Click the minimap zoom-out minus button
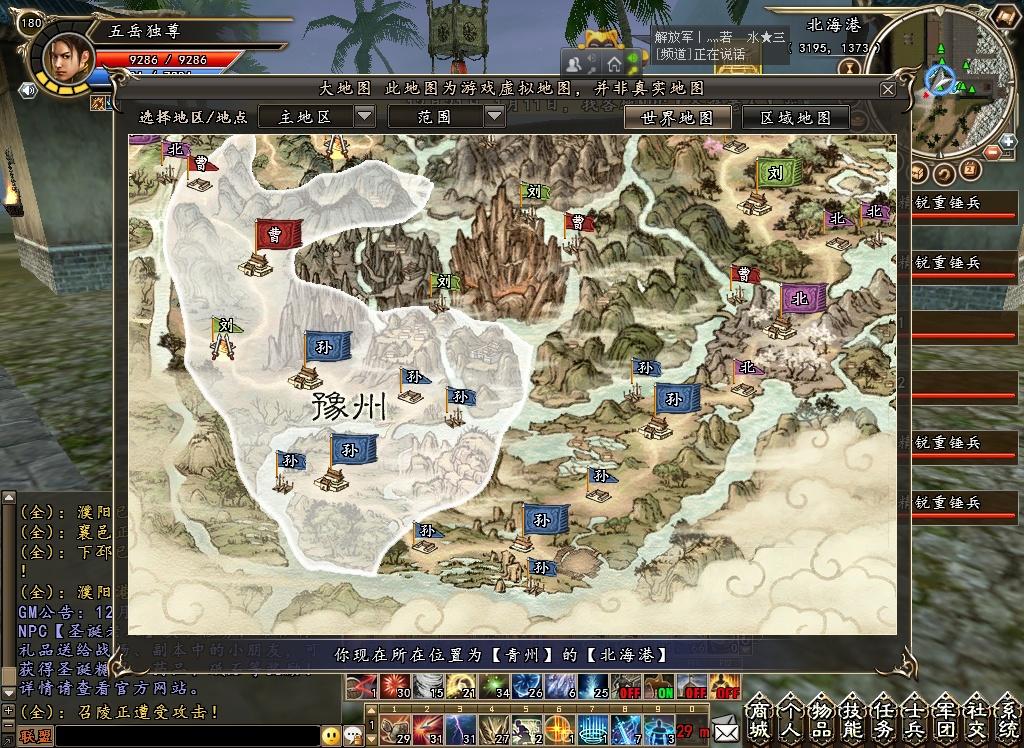Screen dimensions: 1024x748 click(x=993, y=152)
